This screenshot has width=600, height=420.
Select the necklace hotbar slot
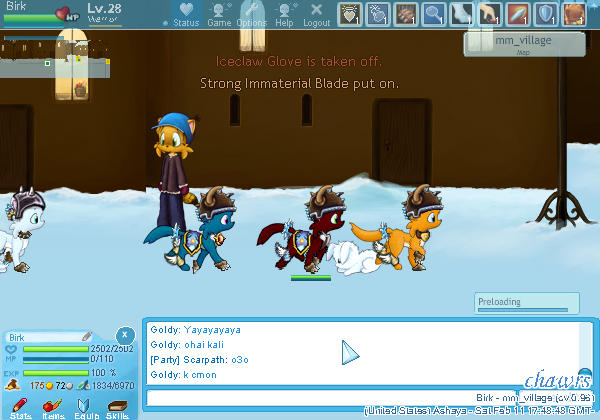pyautogui.click(x=349, y=14)
